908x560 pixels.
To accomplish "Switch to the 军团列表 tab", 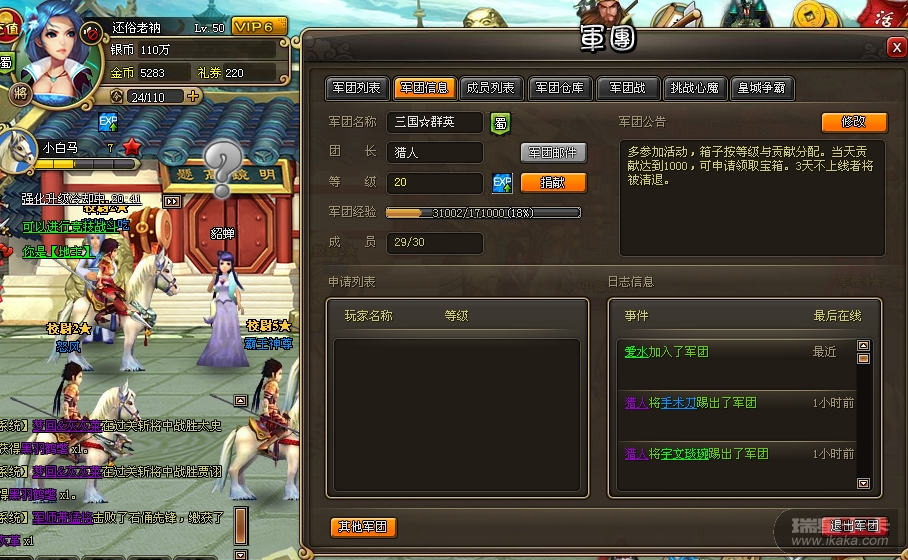I will [x=355, y=88].
